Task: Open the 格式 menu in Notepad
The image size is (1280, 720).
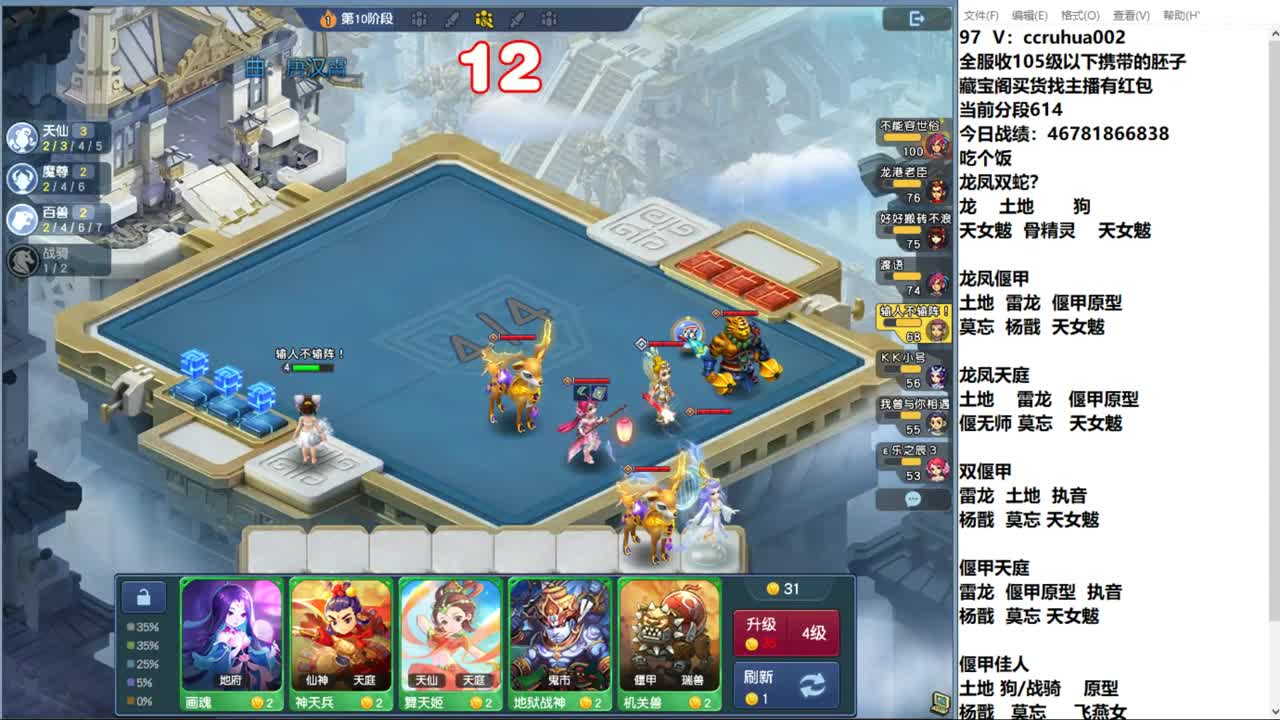Action: [1080, 12]
